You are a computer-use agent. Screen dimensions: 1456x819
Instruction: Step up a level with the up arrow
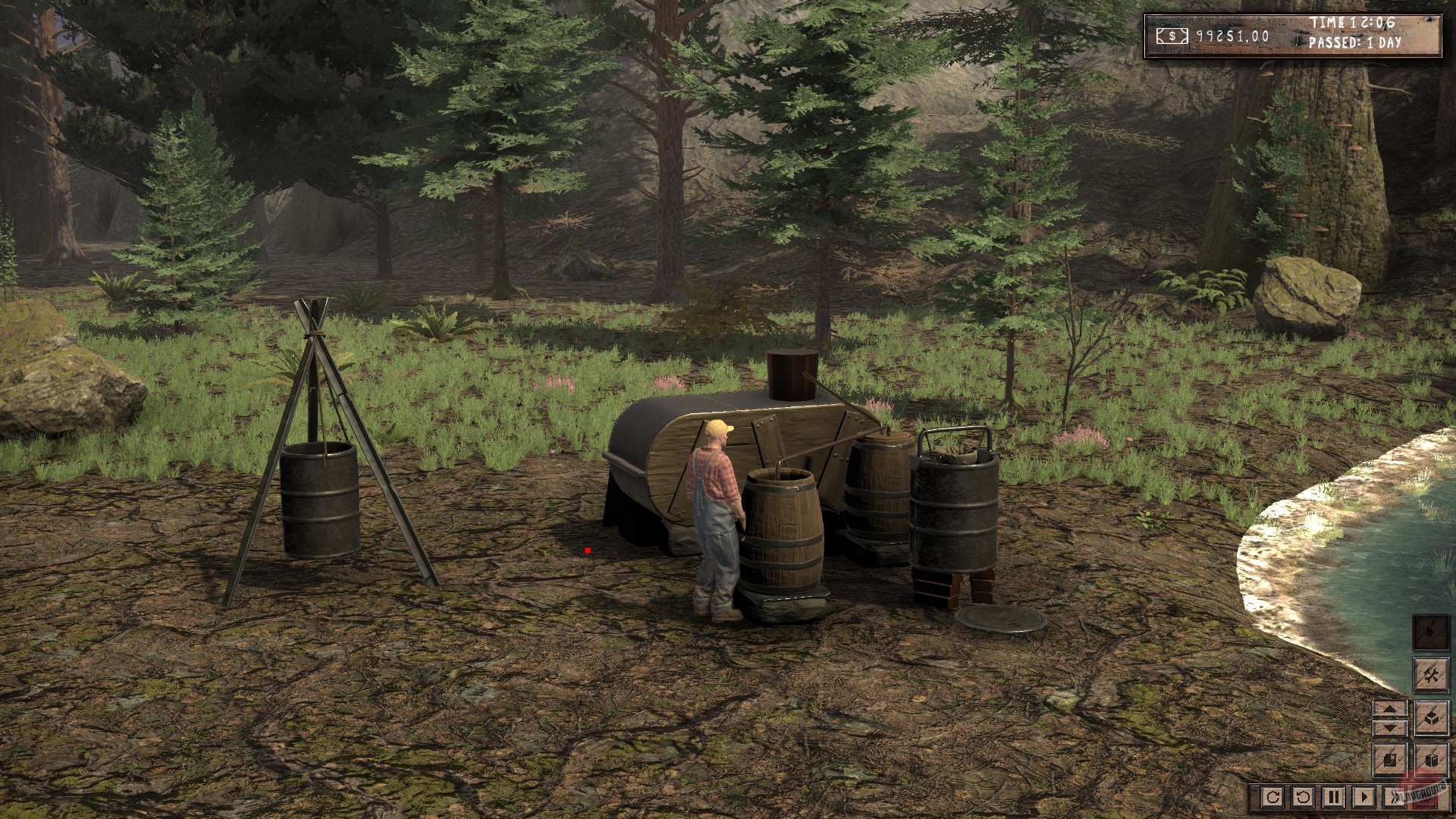pyautogui.click(x=1389, y=708)
